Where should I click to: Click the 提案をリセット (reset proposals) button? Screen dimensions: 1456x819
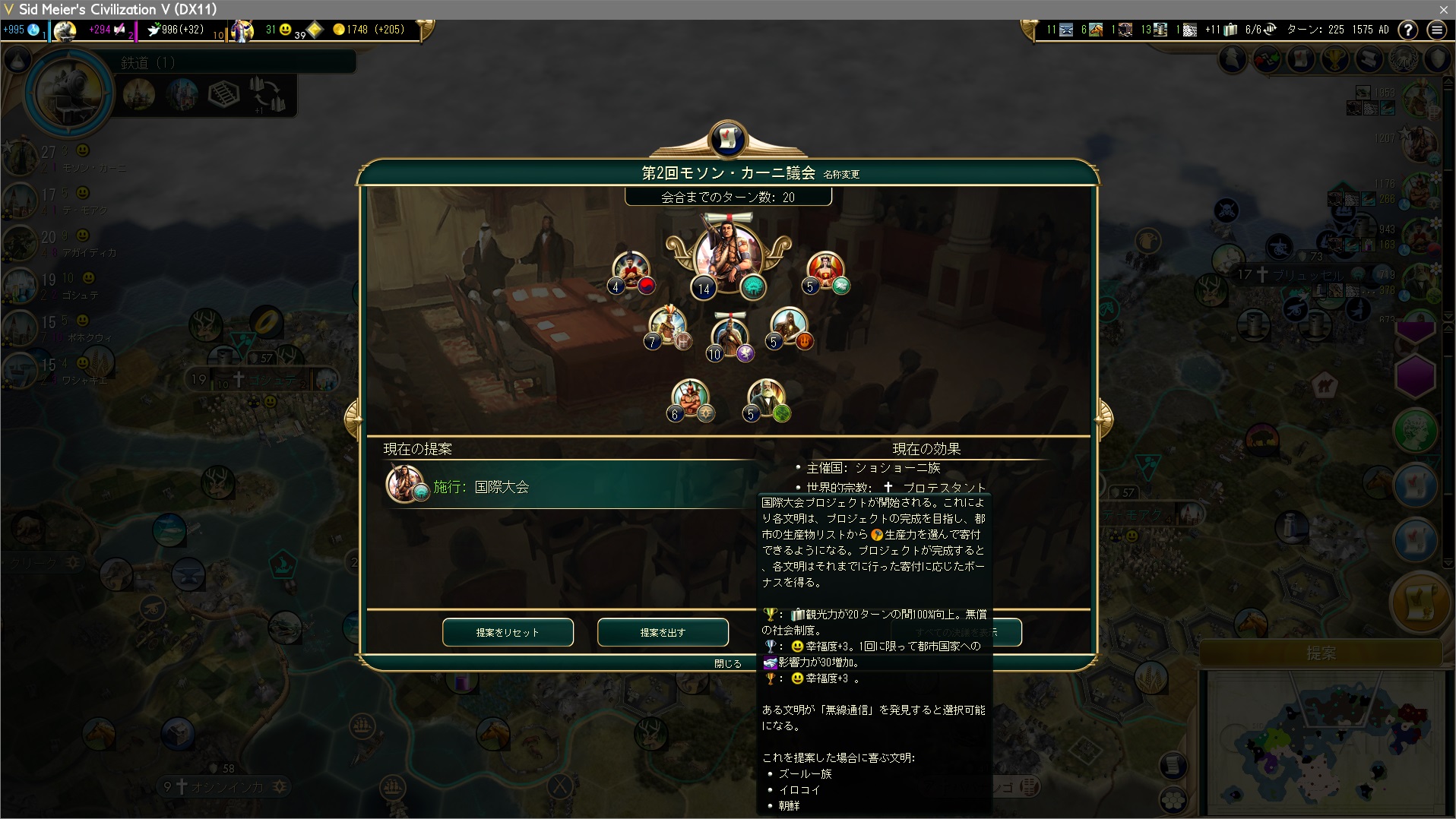(508, 632)
